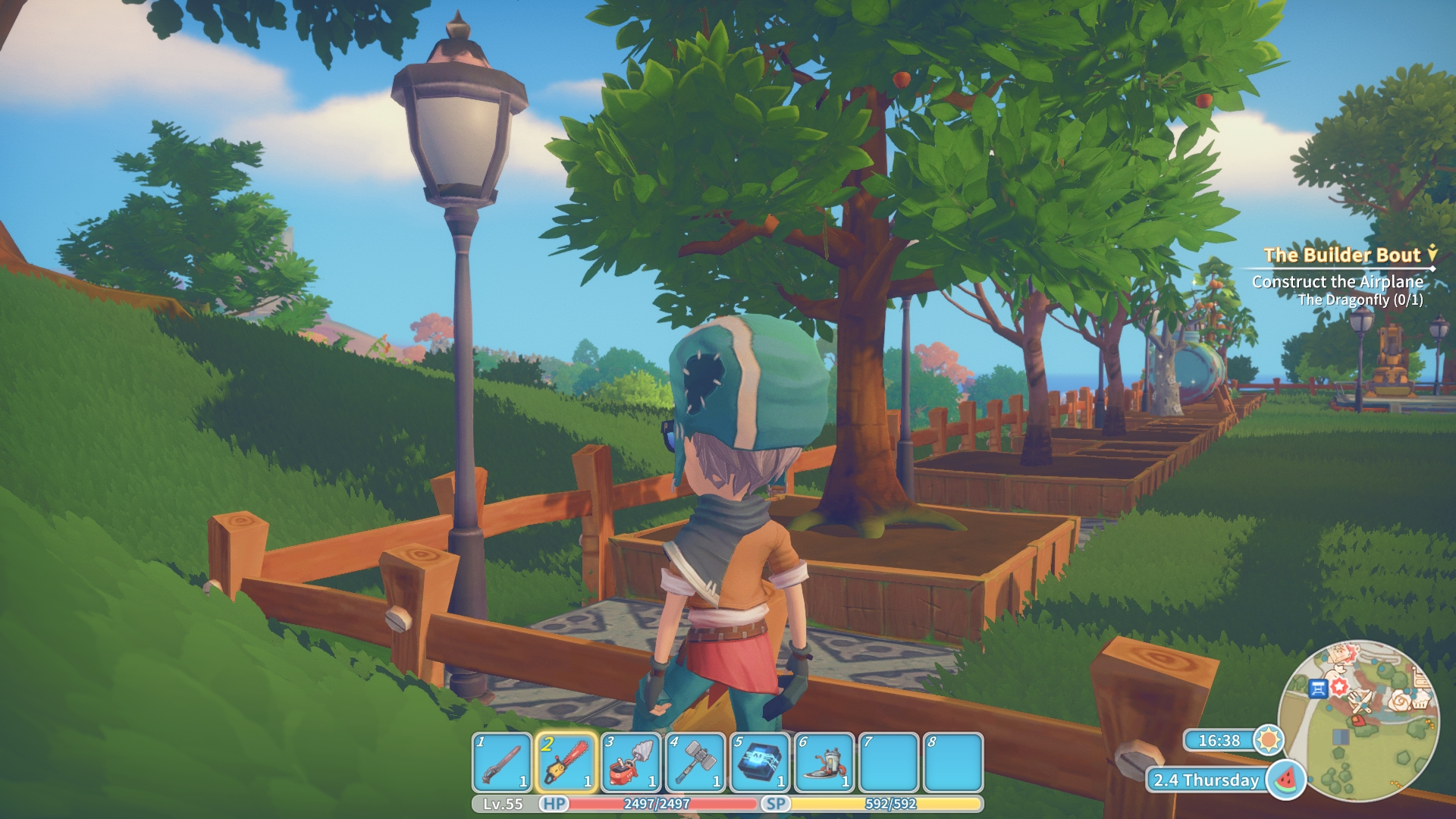Select the sword in hotbar slot 1
Screen dimensions: 1456x819
coord(501,762)
